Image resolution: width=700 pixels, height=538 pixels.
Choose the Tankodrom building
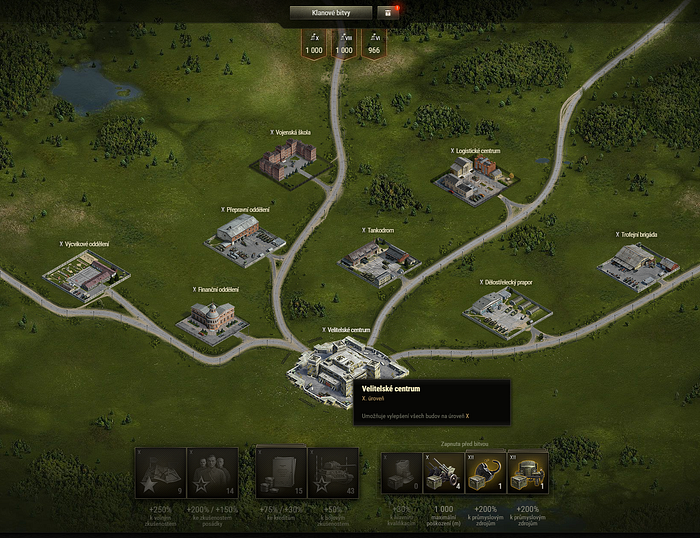[378, 258]
